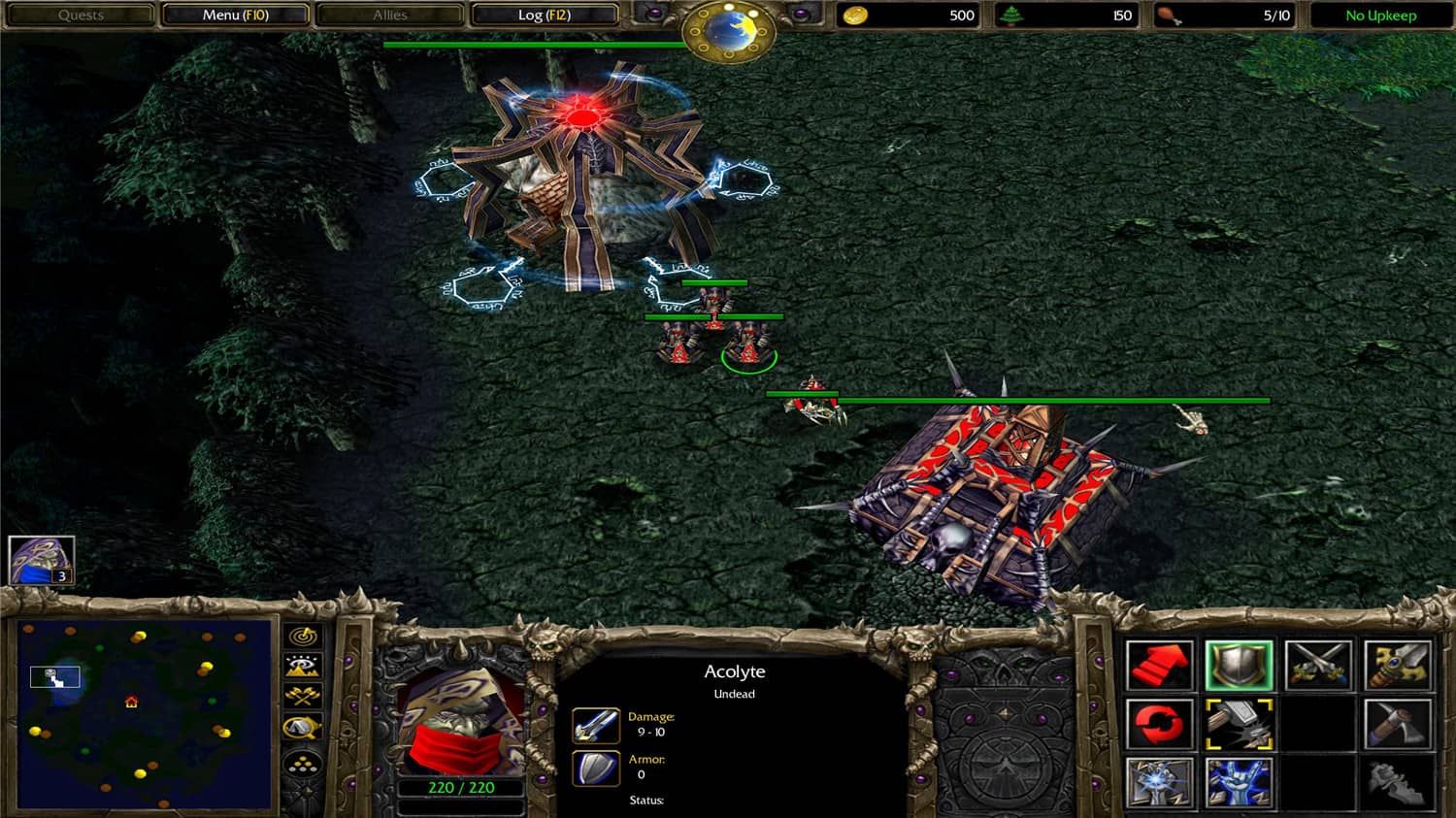Screen dimensions: 1456x818
Task: Select the Patrol command icon
Action: coord(1162,725)
